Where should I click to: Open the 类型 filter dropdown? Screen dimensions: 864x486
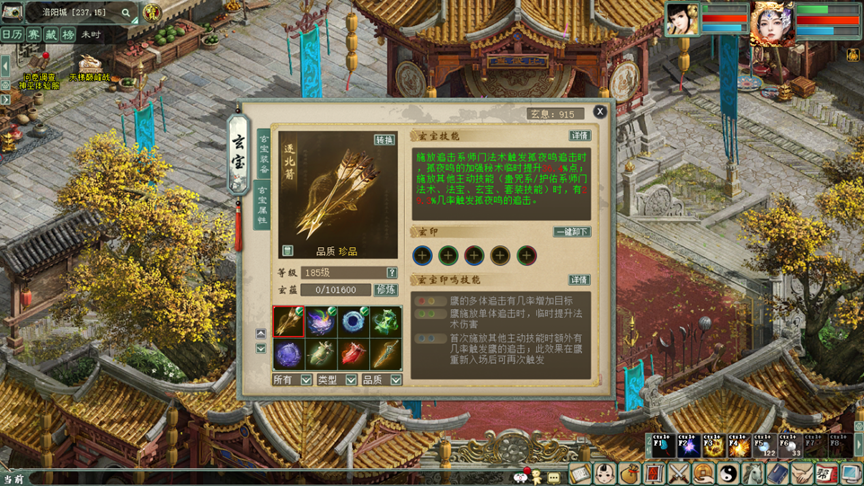pyautogui.click(x=351, y=380)
